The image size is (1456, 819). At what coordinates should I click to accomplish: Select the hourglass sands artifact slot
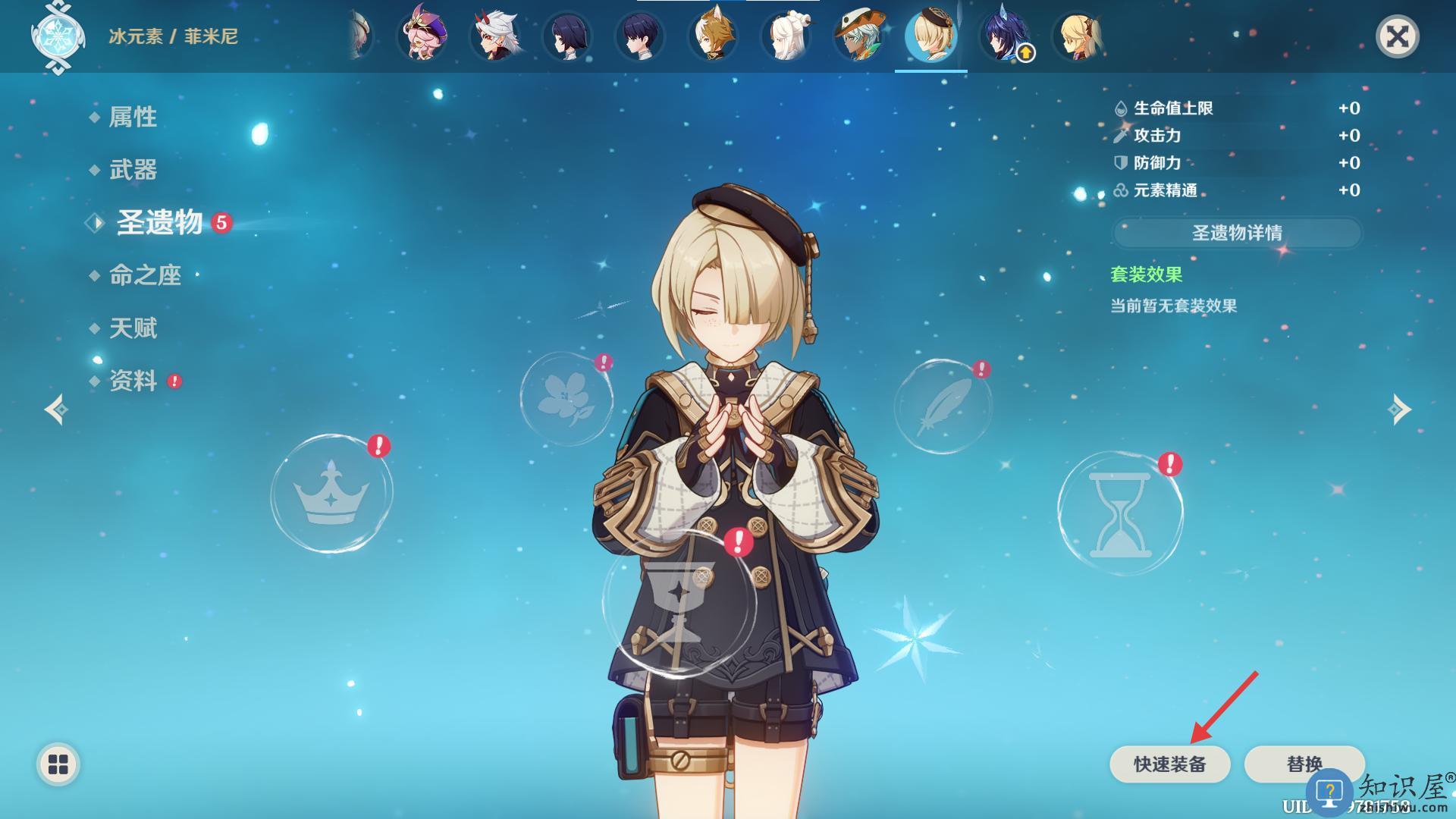tap(1120, 514)
